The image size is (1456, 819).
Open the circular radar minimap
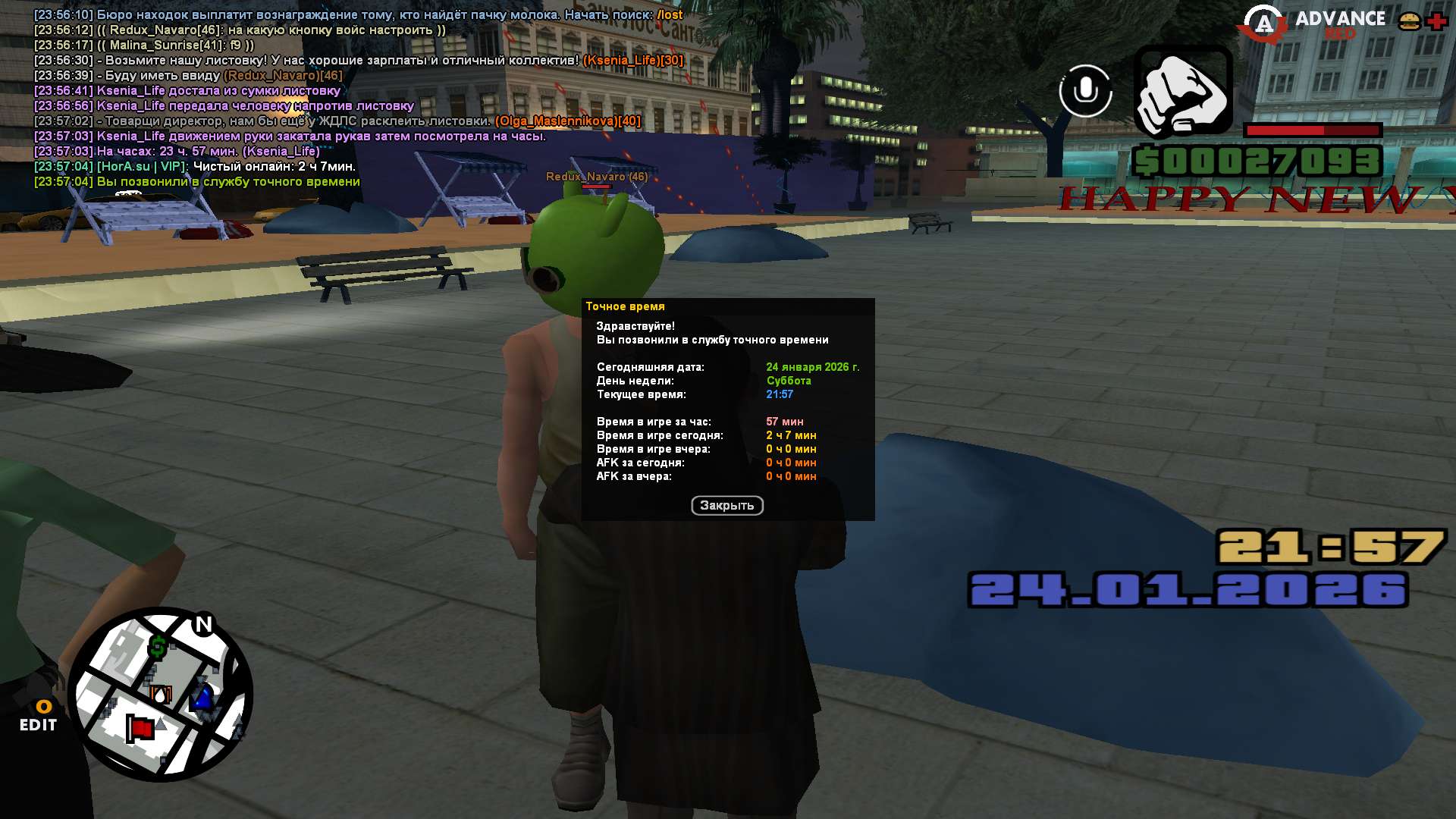pos(160,694)
